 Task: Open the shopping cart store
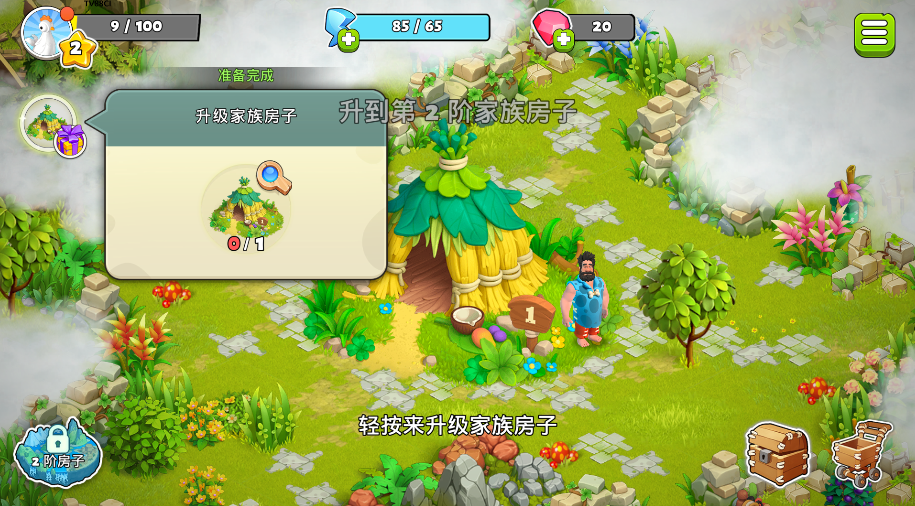[x=861, y=455]
